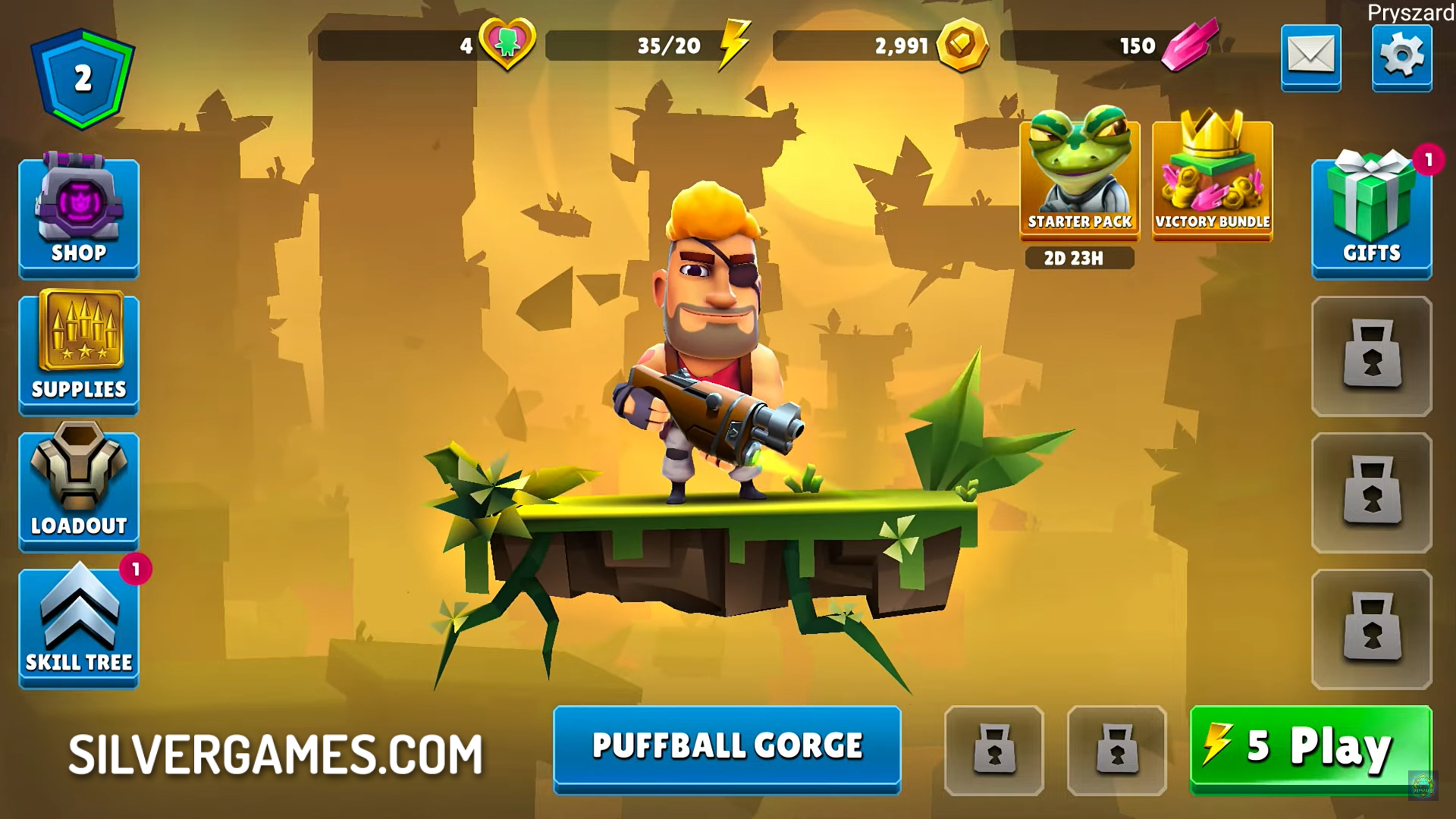This screenshot has width=1456, height=819.
Task: Open the mail inbox envelope
Action: click(1310, 57)
